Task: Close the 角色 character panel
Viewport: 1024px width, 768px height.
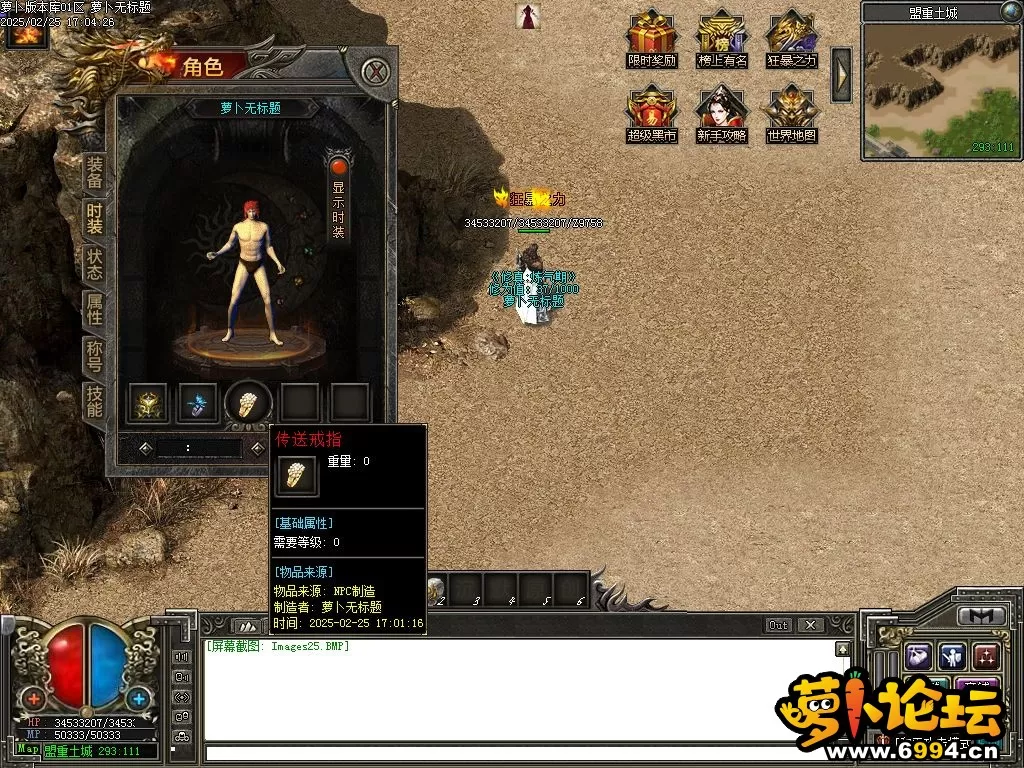Action: tap(374, 72)
